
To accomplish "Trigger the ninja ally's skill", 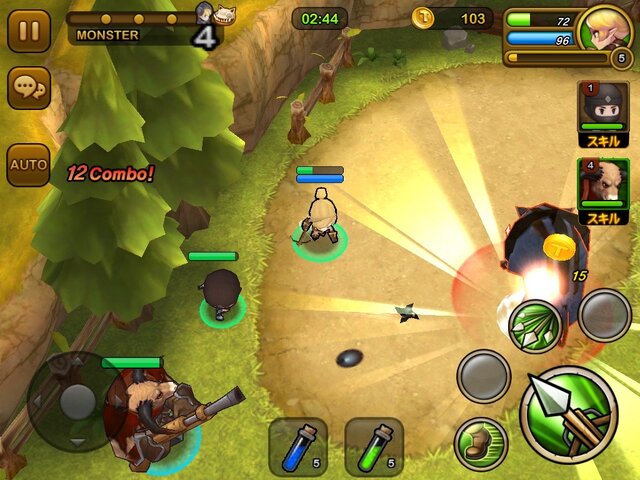I will (602, 114).
